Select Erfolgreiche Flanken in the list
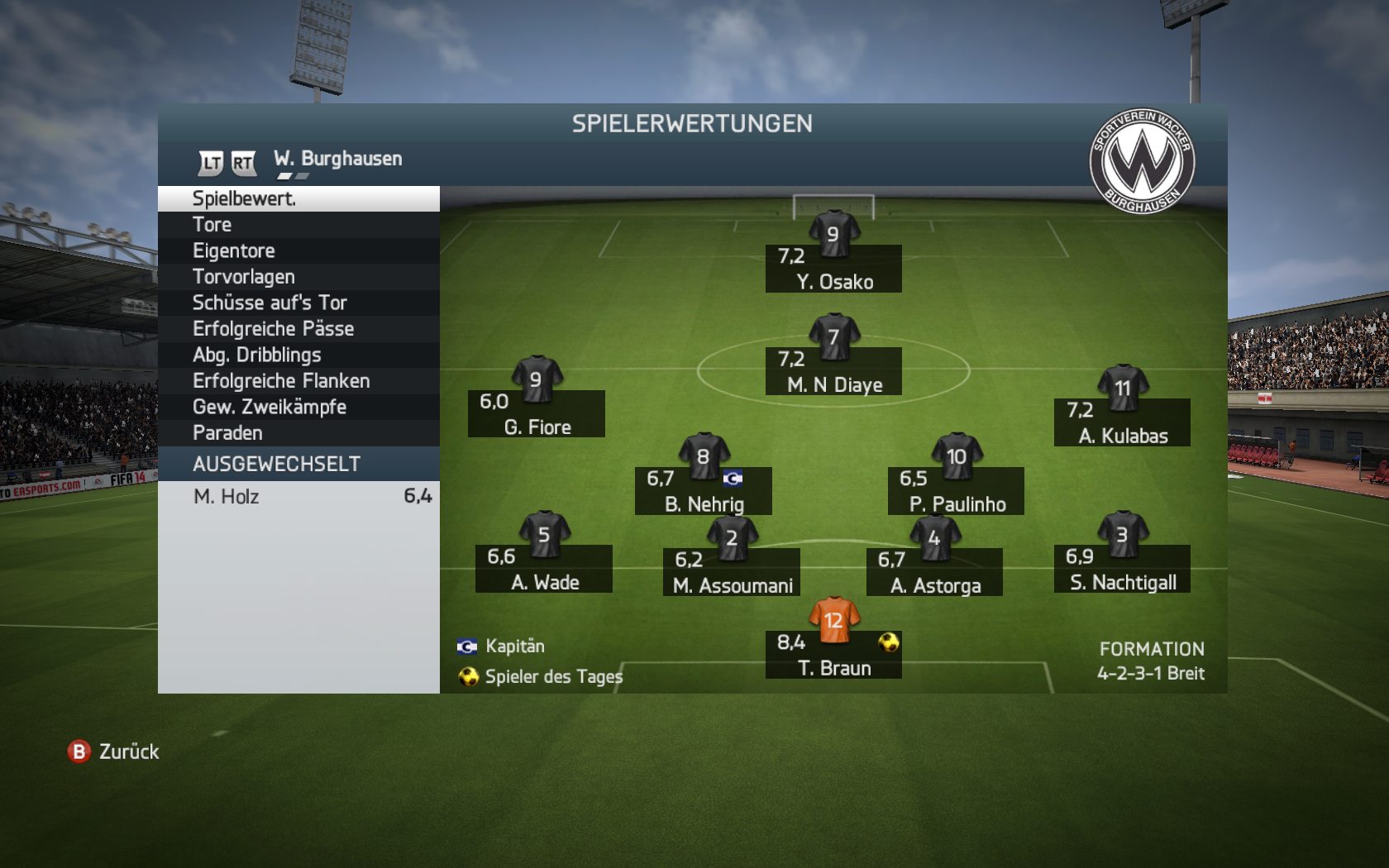 [x=298, y=381]
